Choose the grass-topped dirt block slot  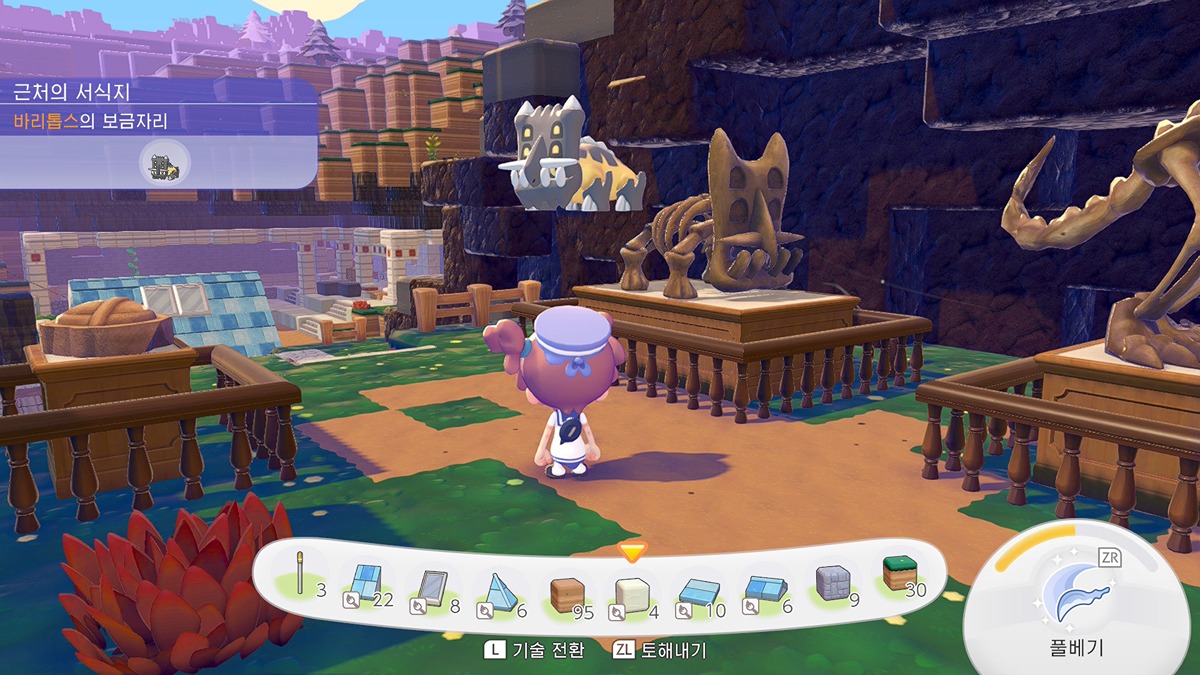point(898,576)
